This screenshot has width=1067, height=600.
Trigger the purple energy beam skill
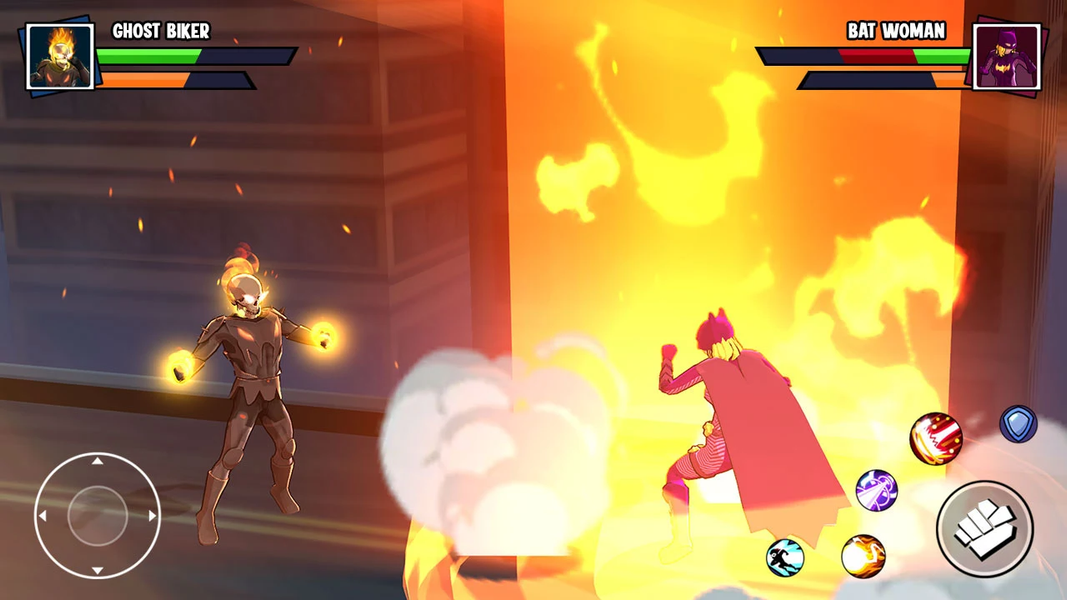click(876, 490)
